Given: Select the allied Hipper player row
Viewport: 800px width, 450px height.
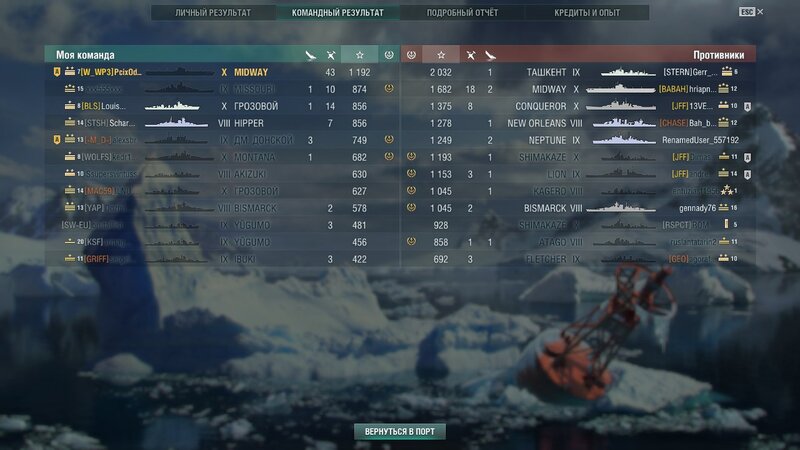Looking at the screenshot, I should (x=220, y=123).
